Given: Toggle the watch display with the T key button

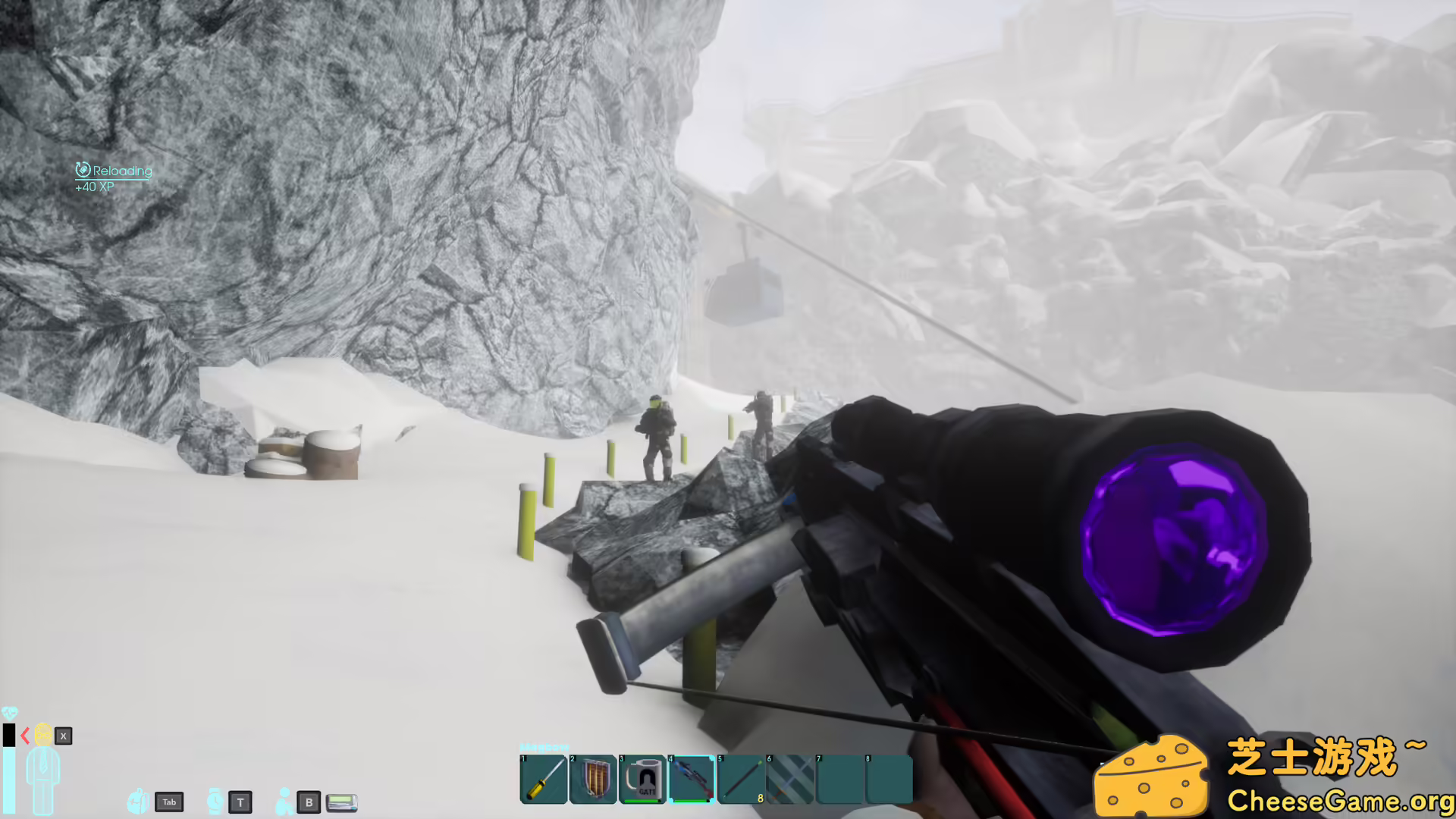Looking at the screenshot, I should point(240,802).
